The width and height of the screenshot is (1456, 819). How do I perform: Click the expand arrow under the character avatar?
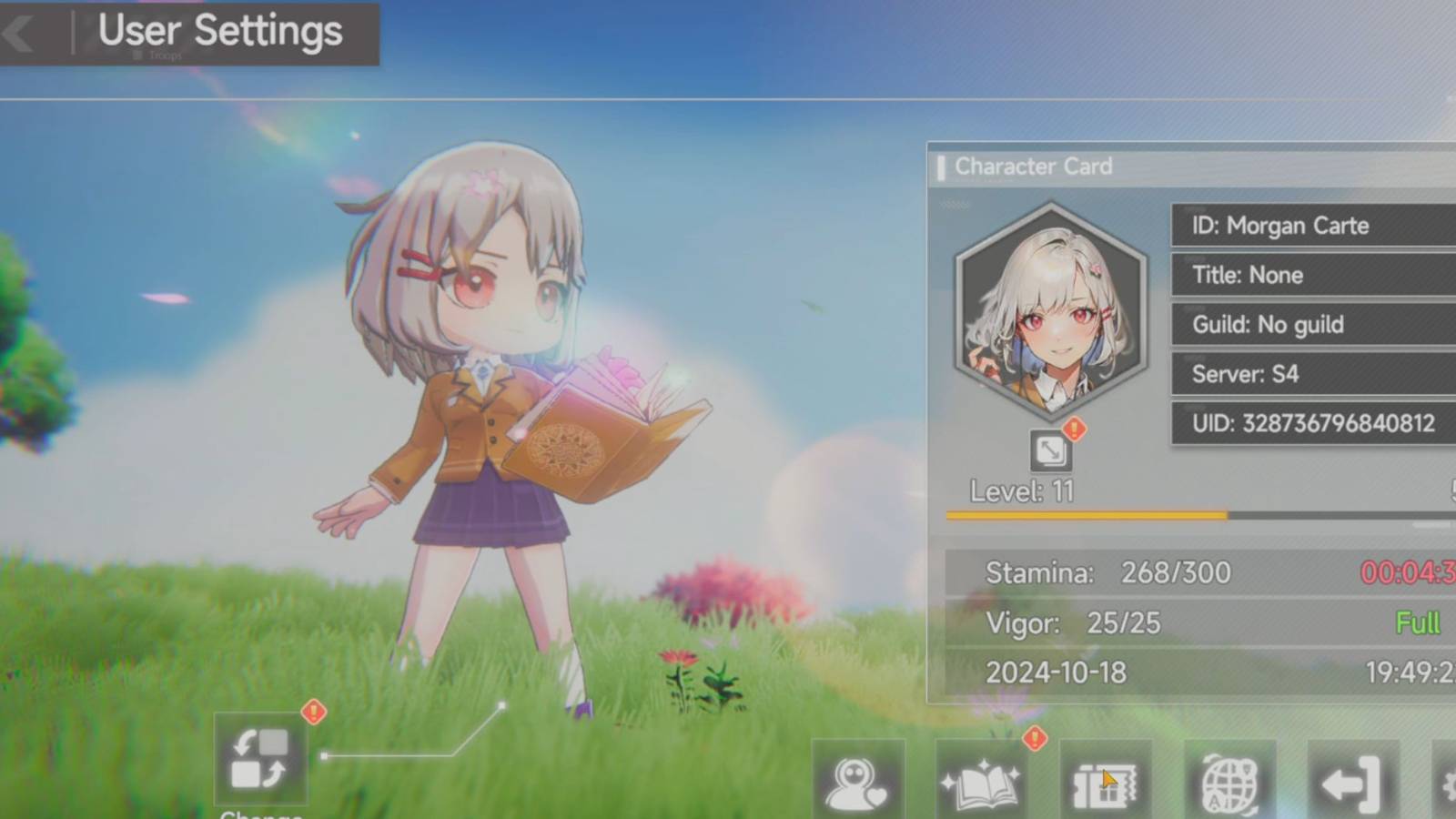(1053, 449)
